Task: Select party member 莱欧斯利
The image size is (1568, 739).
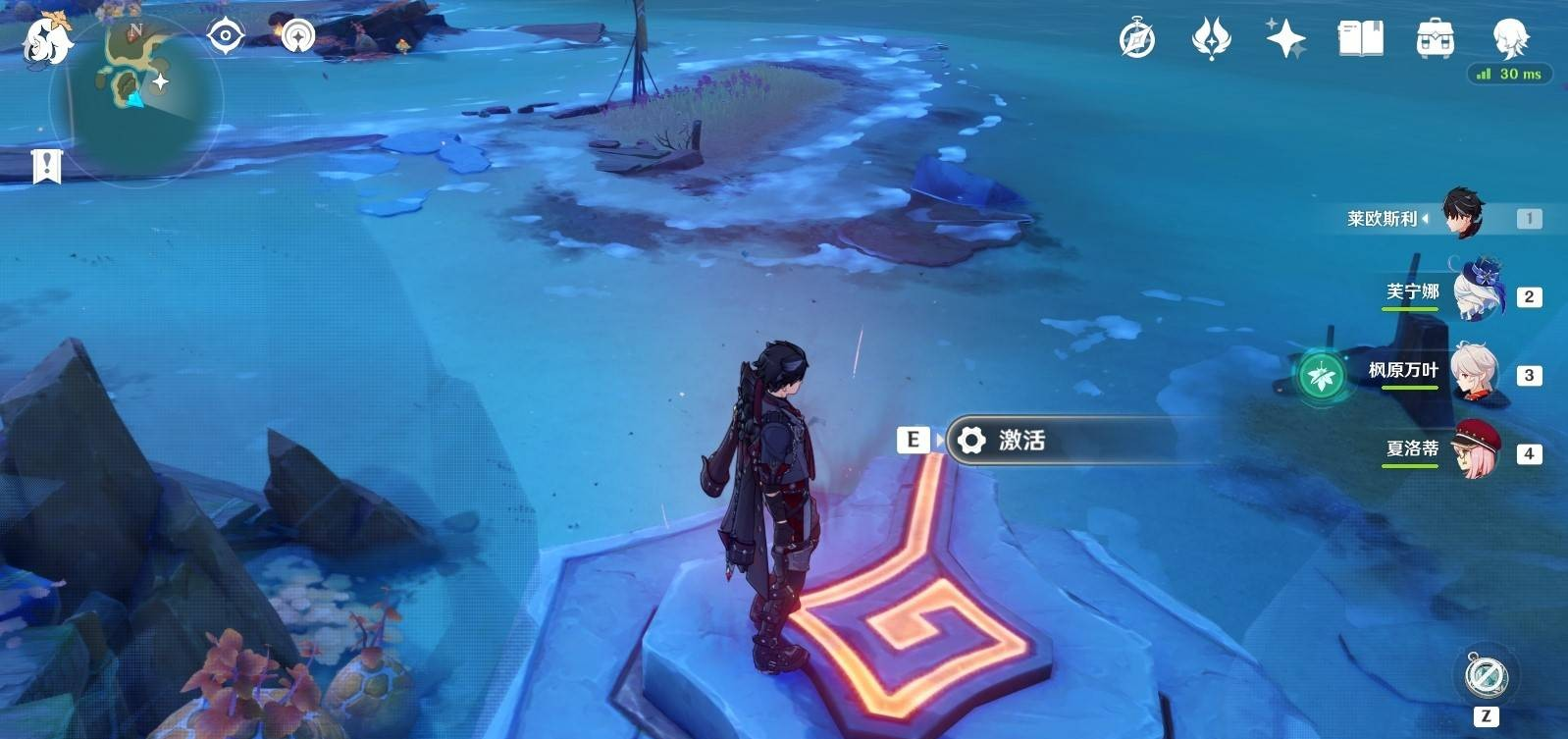Action: [x=1462, y=214]
